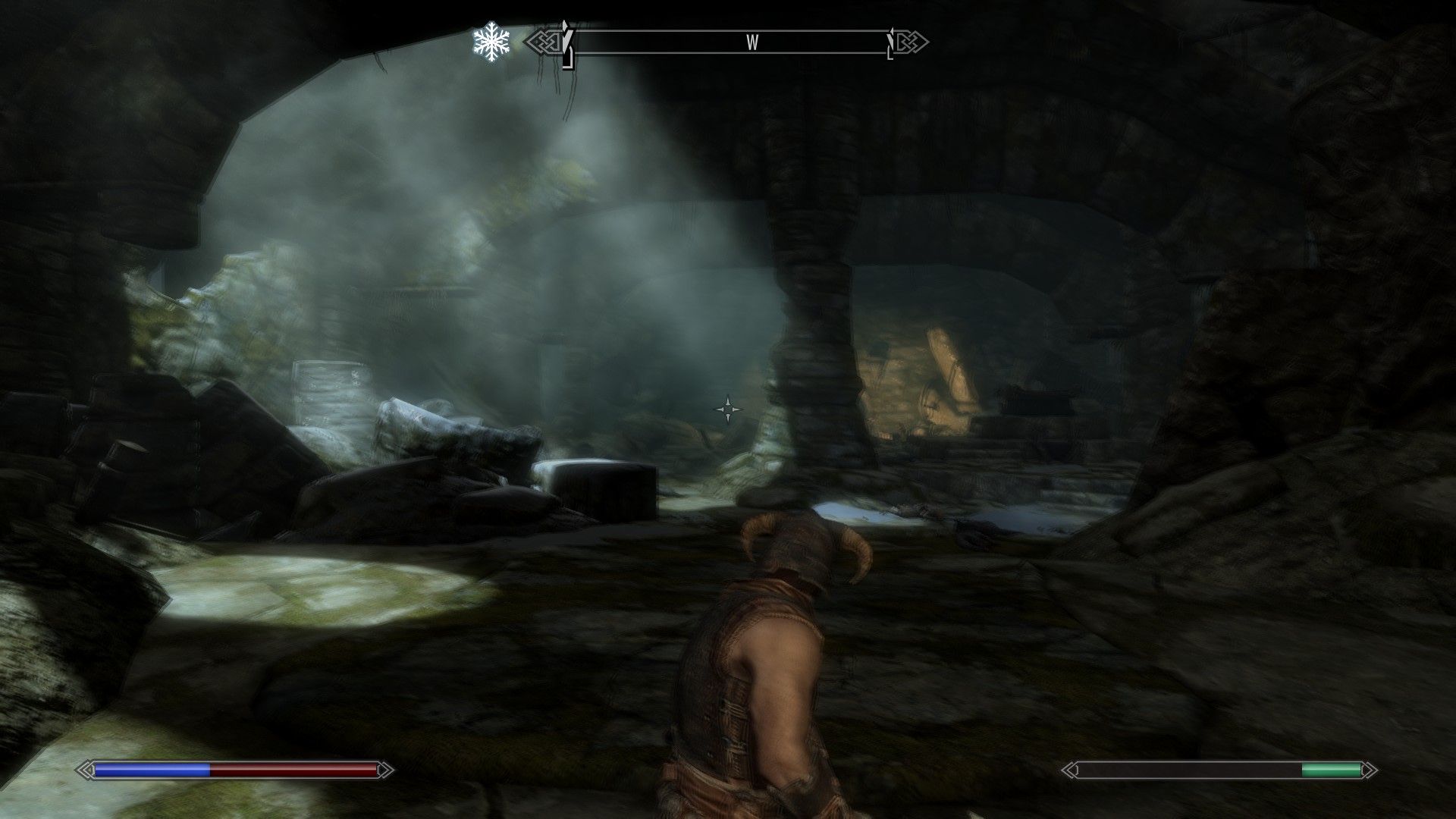Click the compass bar showing West
Image resolution: width=1456 pixels, height=819 pixels.
[728, 42]
